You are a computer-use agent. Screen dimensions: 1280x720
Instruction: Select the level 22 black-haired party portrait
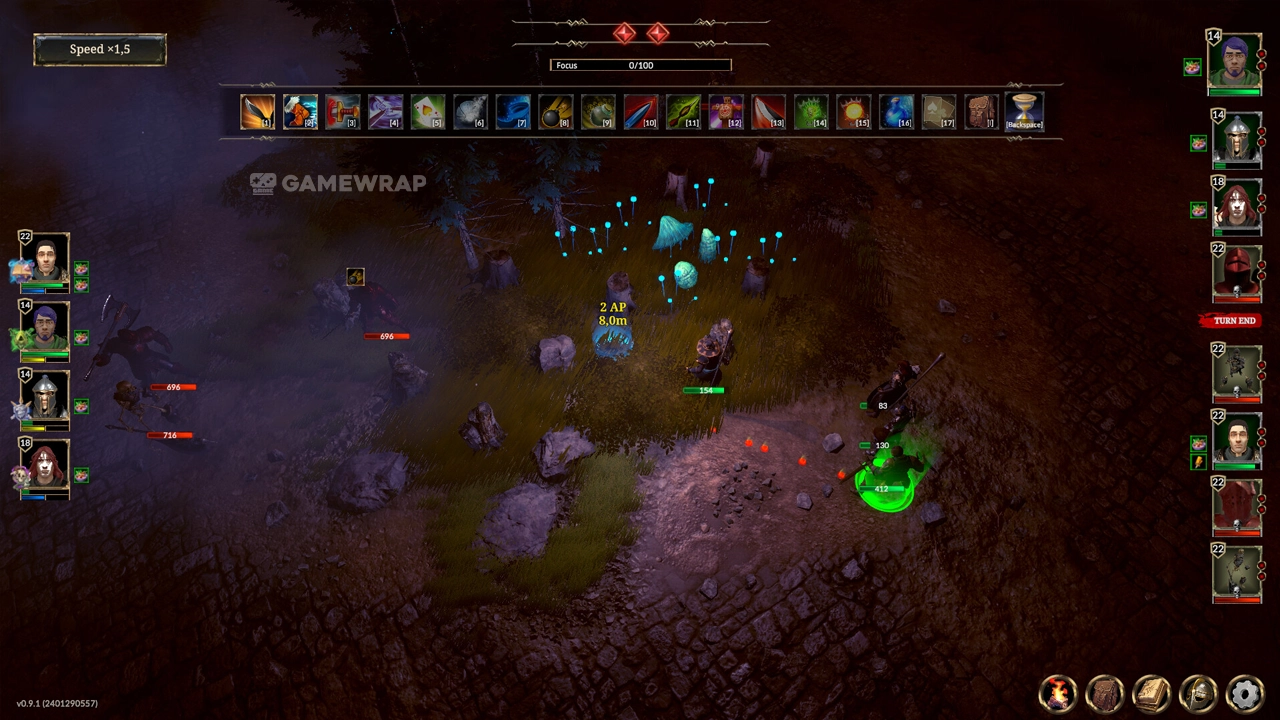pos(46,260)
